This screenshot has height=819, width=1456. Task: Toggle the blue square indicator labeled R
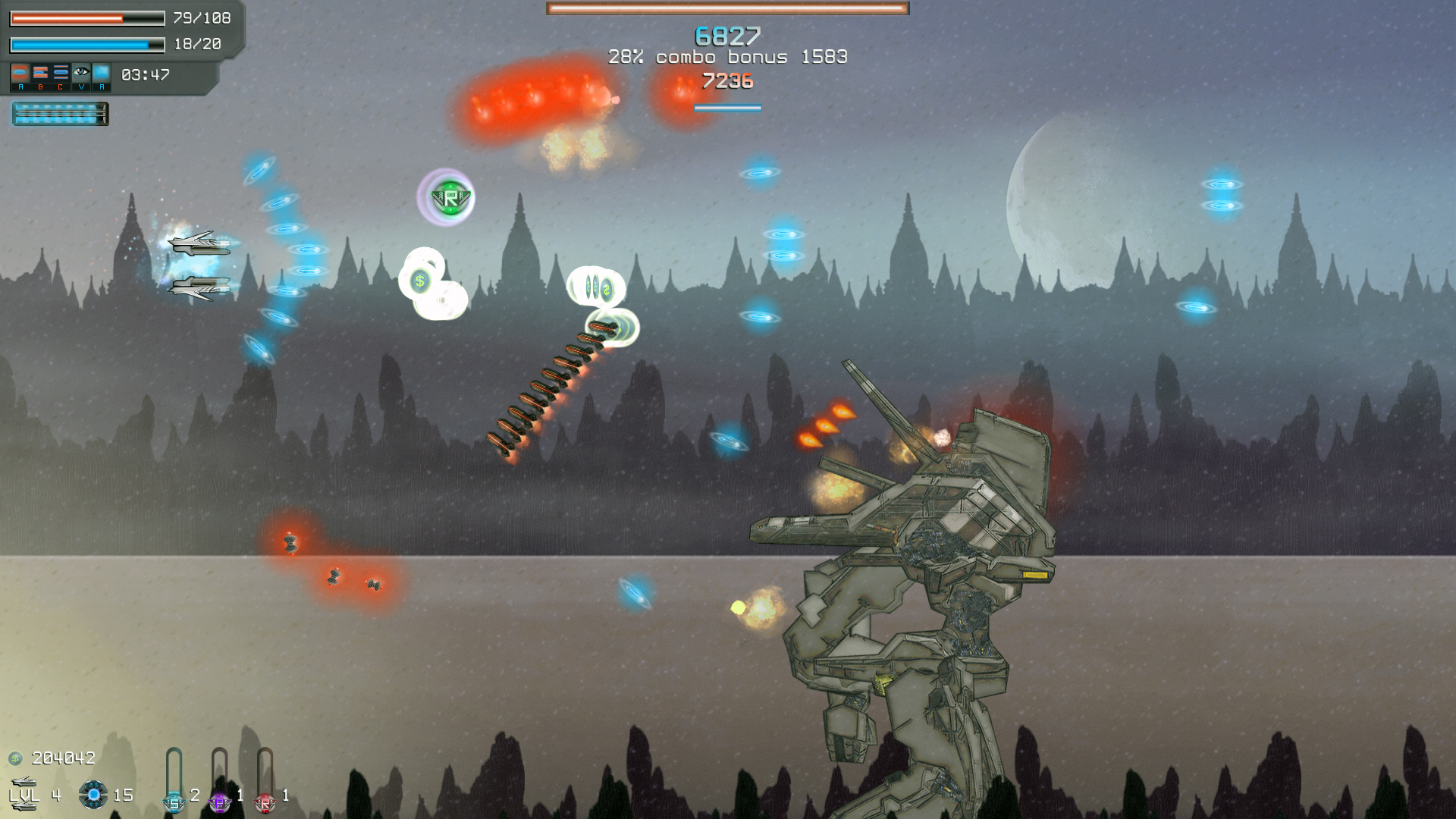click(102, 73)
